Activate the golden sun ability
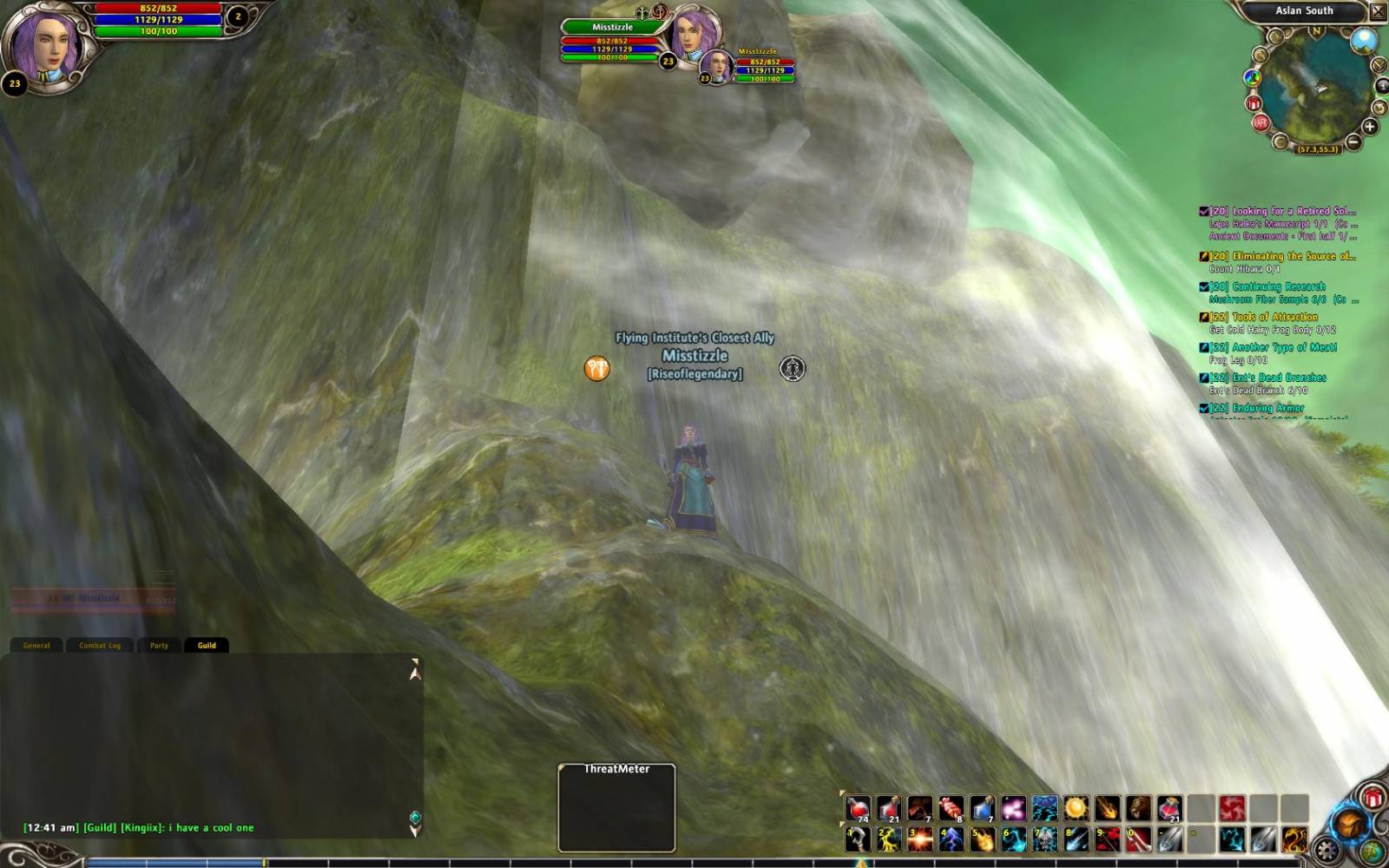 tap(1076, 809)
